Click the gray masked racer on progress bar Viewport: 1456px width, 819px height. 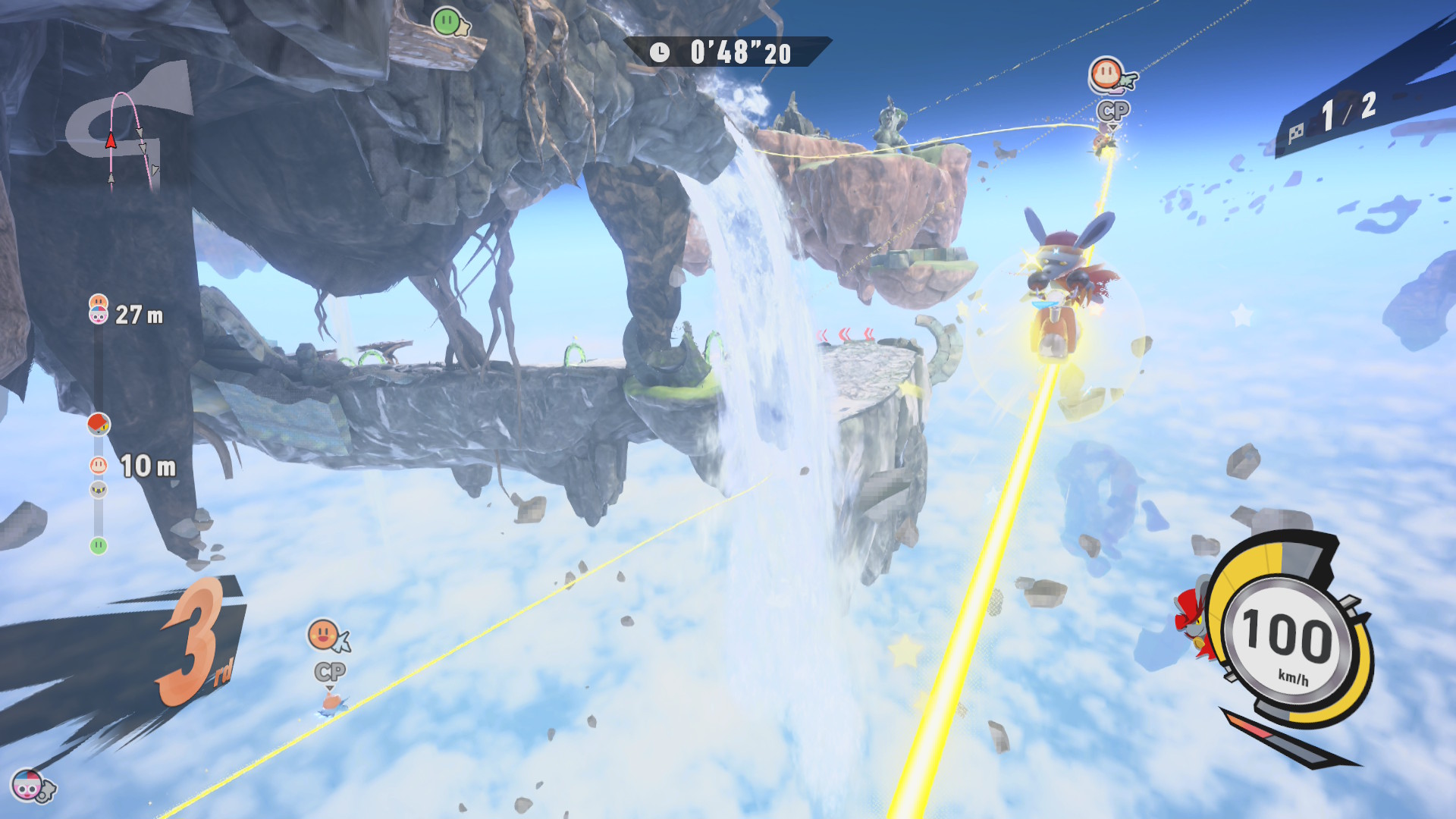pyautogui.click(x=99, y=490)
